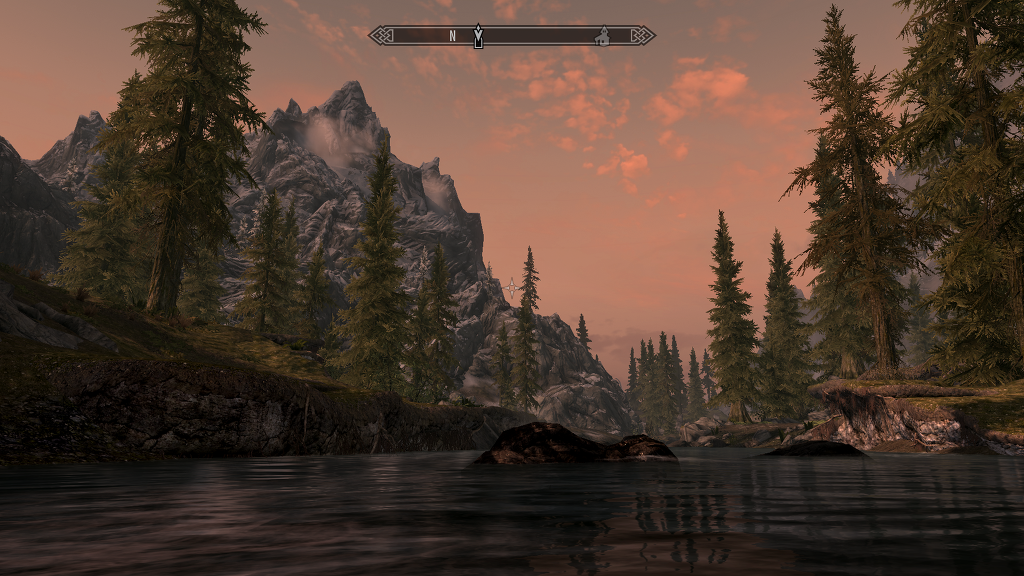Click the quest marker arrow on the compass

[478, 36]
